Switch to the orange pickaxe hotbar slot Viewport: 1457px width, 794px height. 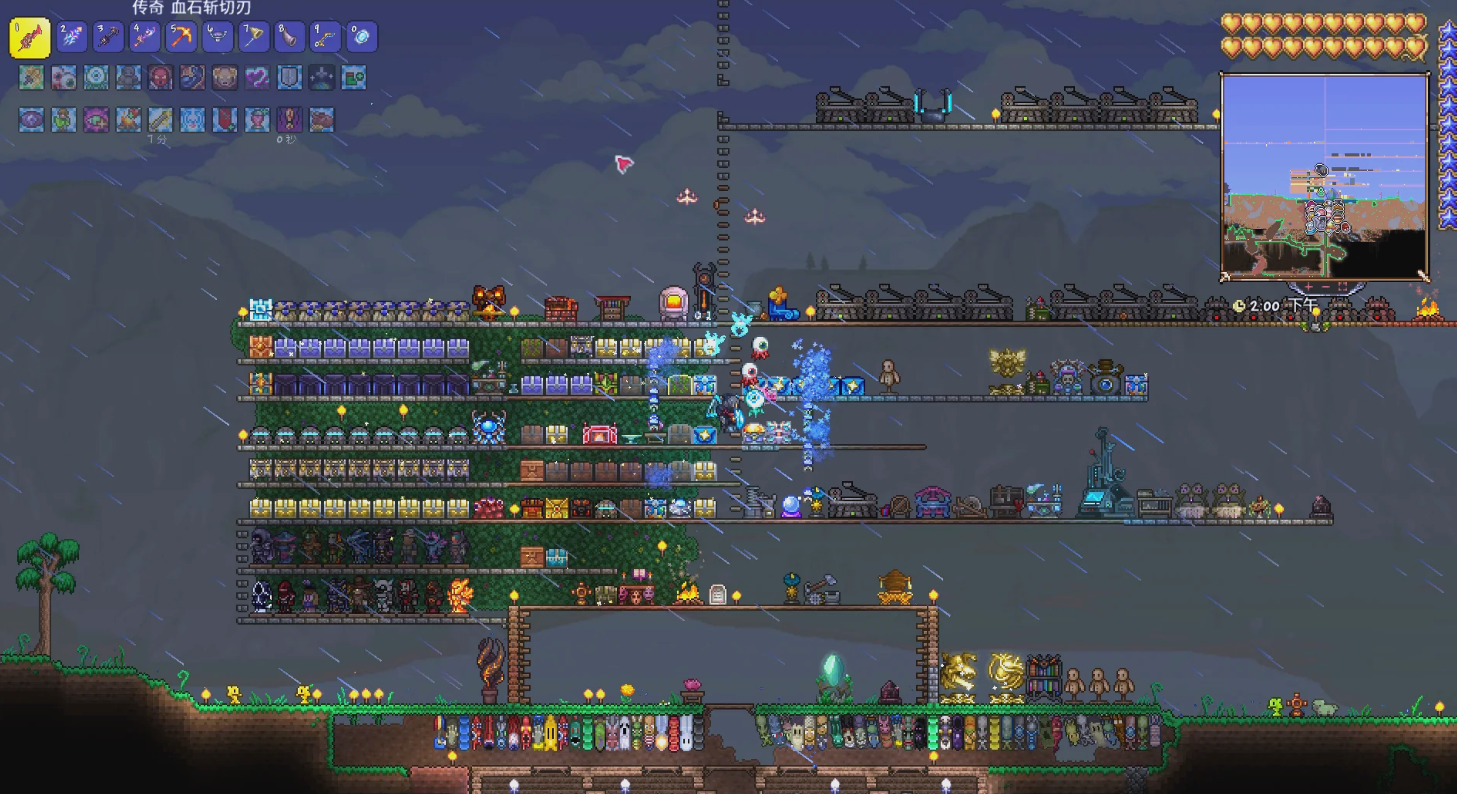(181, 37)
